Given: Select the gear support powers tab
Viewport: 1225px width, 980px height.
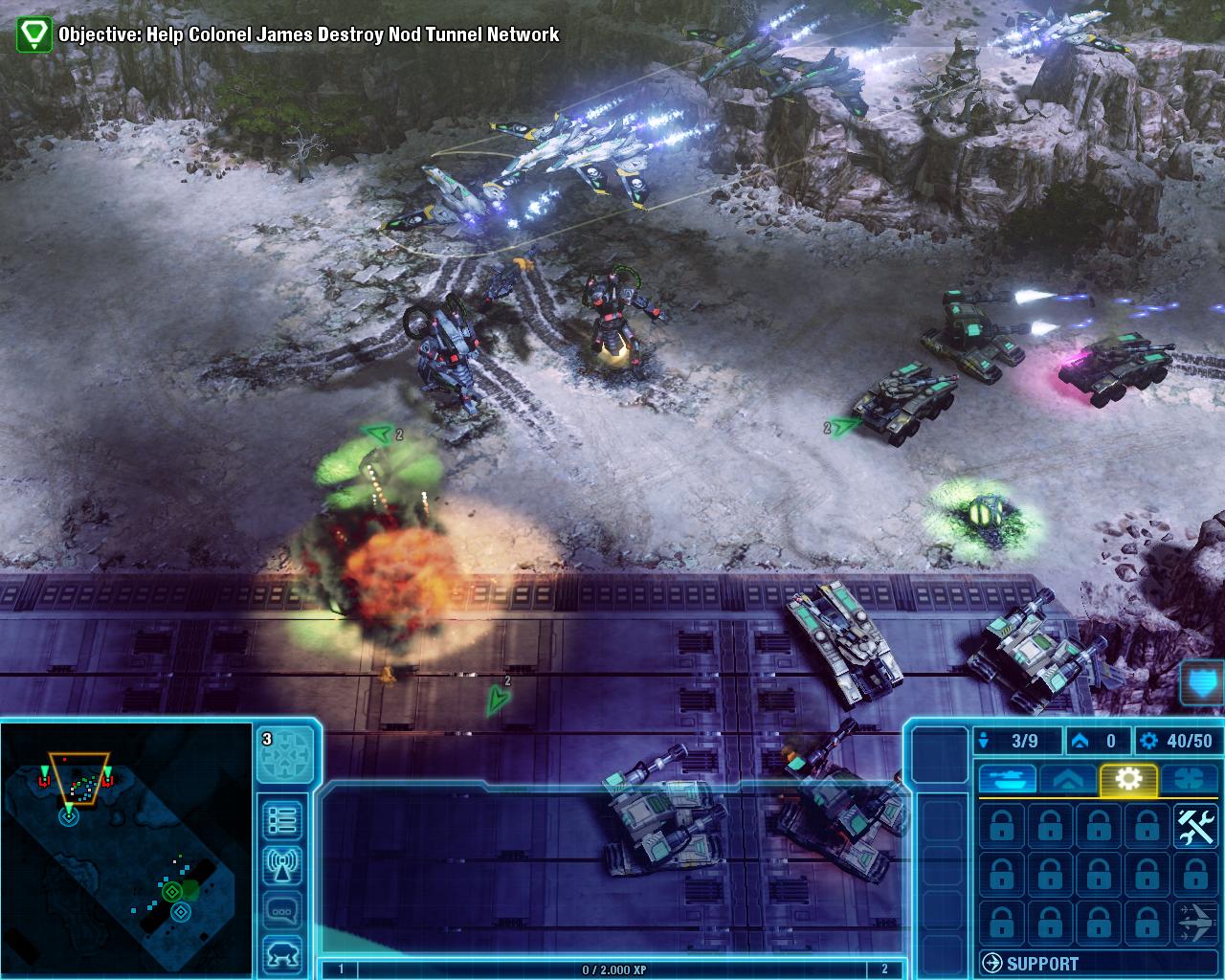Looking at the screenshot, I should tap(1129, 779).
